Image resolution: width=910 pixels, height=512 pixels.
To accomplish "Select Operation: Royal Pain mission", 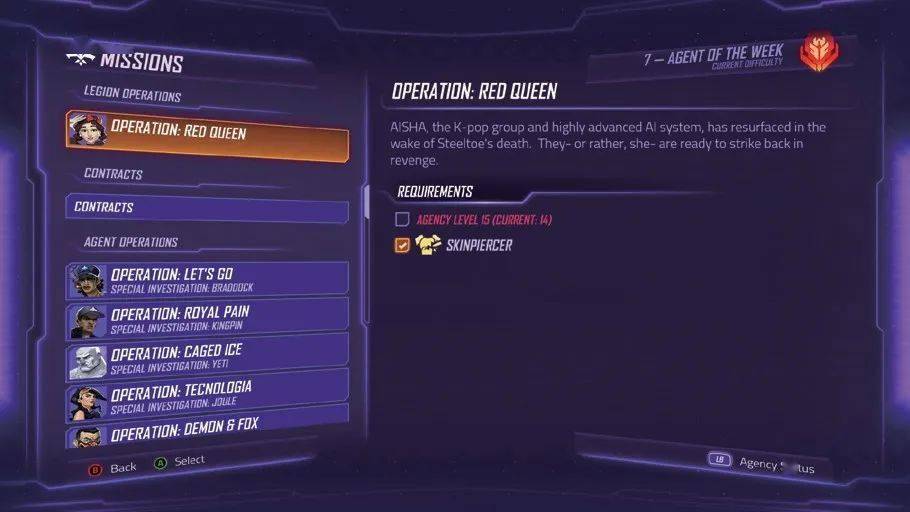I will 208,318.
